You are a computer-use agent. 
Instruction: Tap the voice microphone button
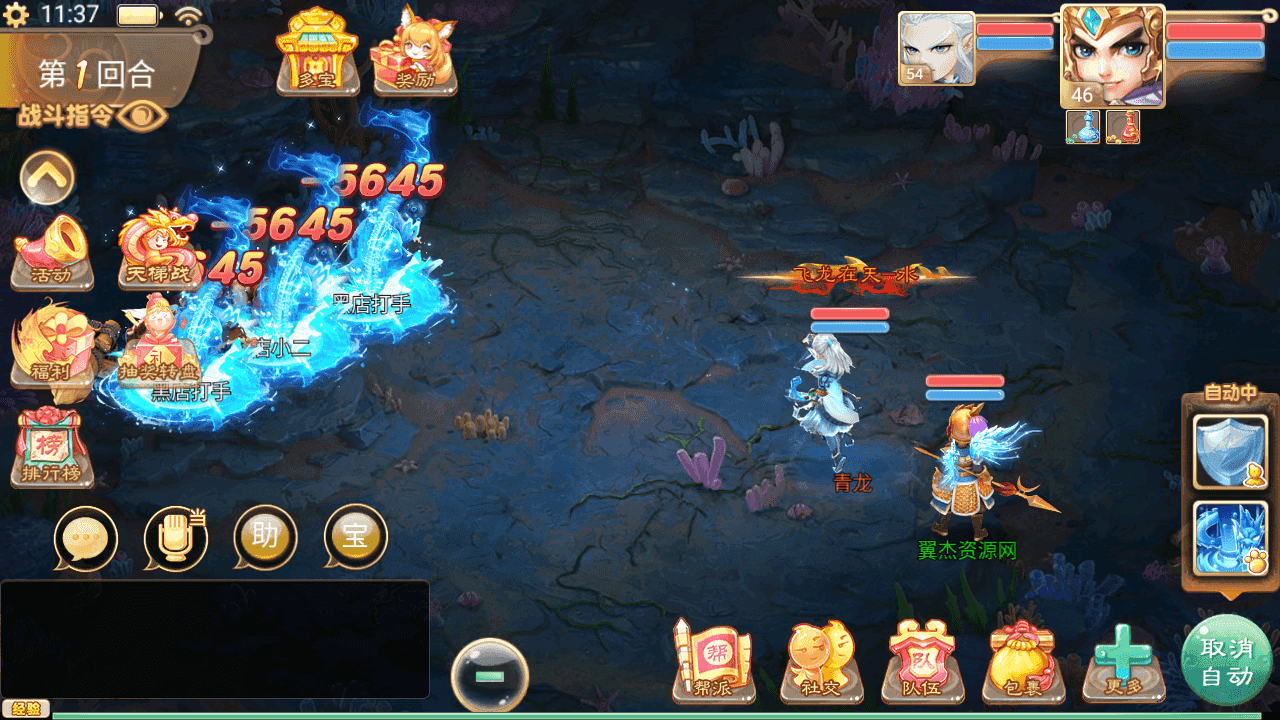pyautogui.click(x=175, y=538)
